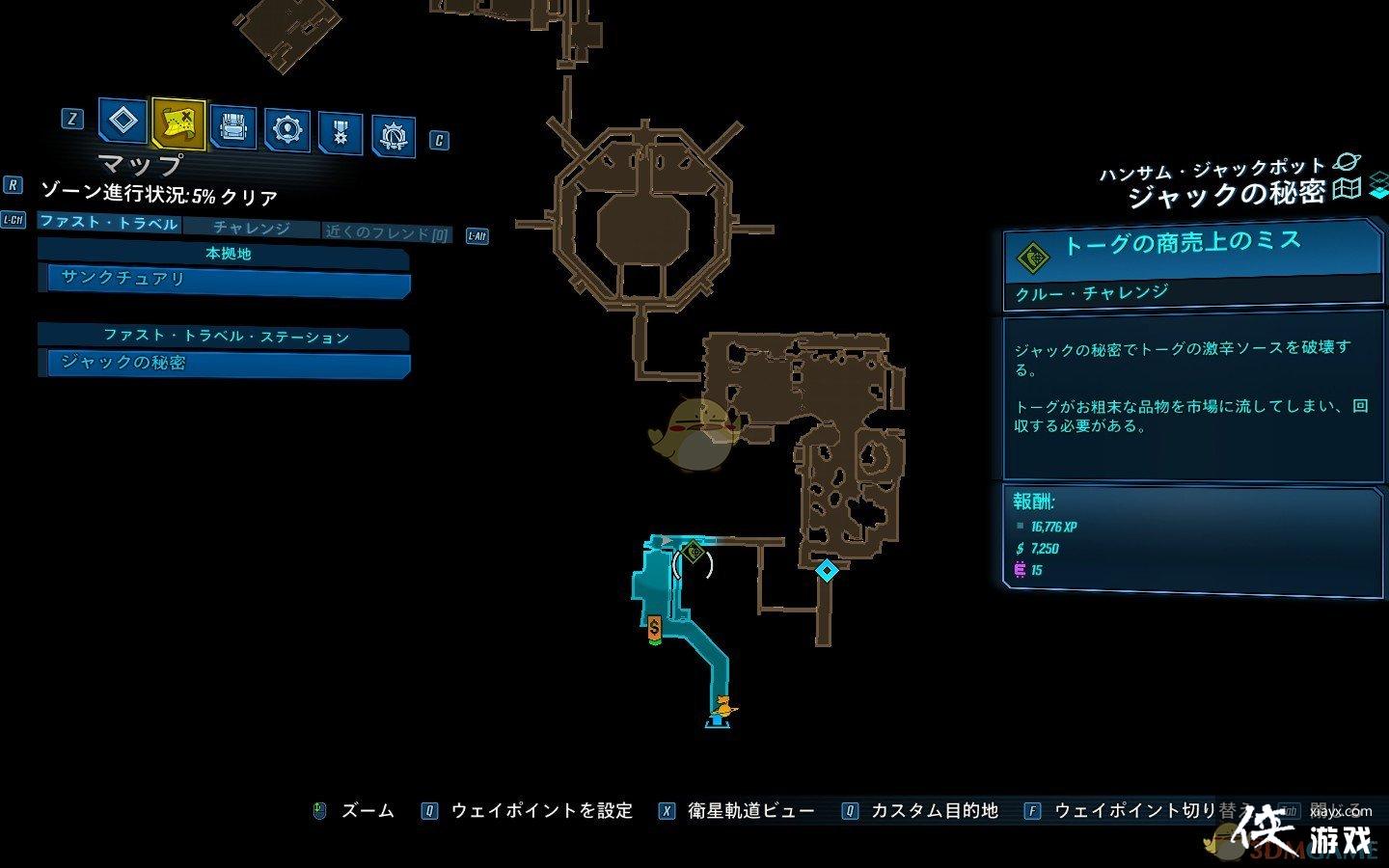Click the planet orbit icon beside ハンサム・ジャックポット
1389x868 pixels.
click(1347, 163)
